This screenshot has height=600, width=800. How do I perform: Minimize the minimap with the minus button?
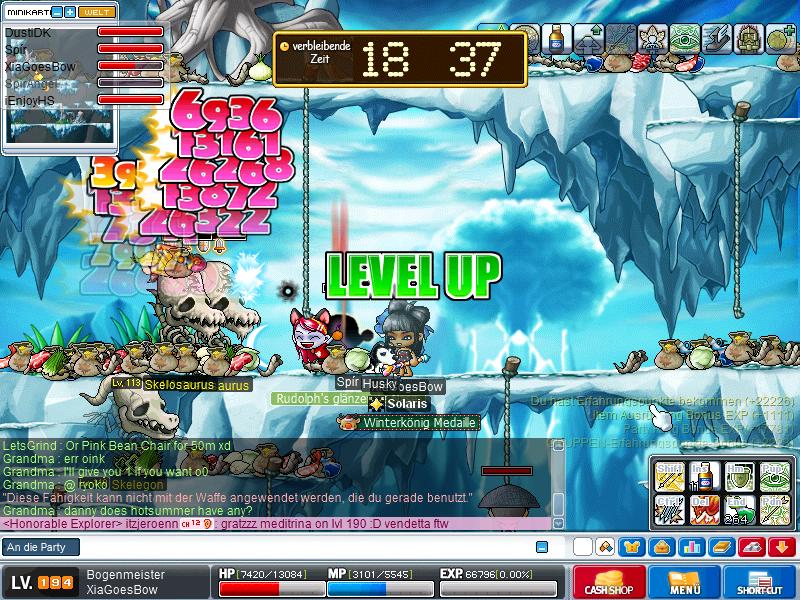pos(56,11)
